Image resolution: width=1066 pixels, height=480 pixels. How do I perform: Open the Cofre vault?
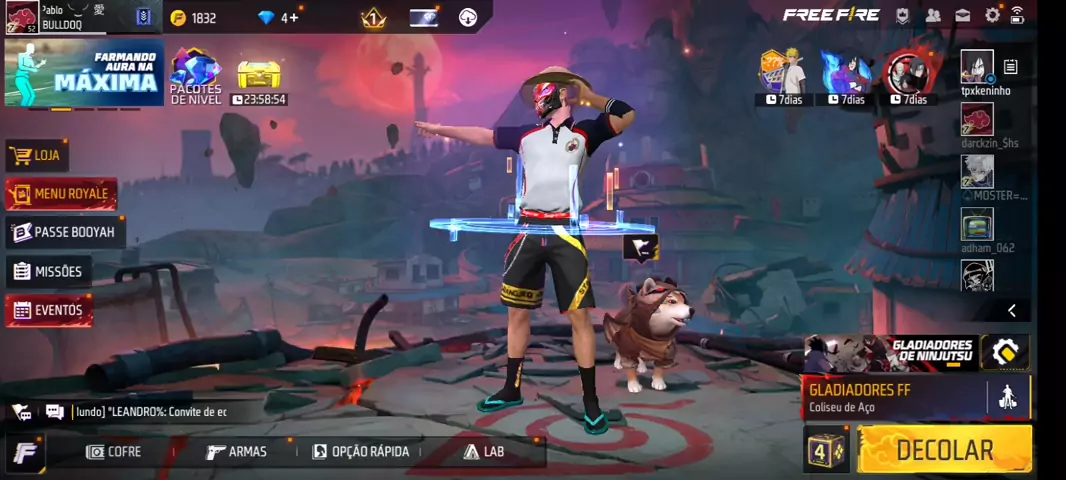pyautogui.click(x=113, y=452)
